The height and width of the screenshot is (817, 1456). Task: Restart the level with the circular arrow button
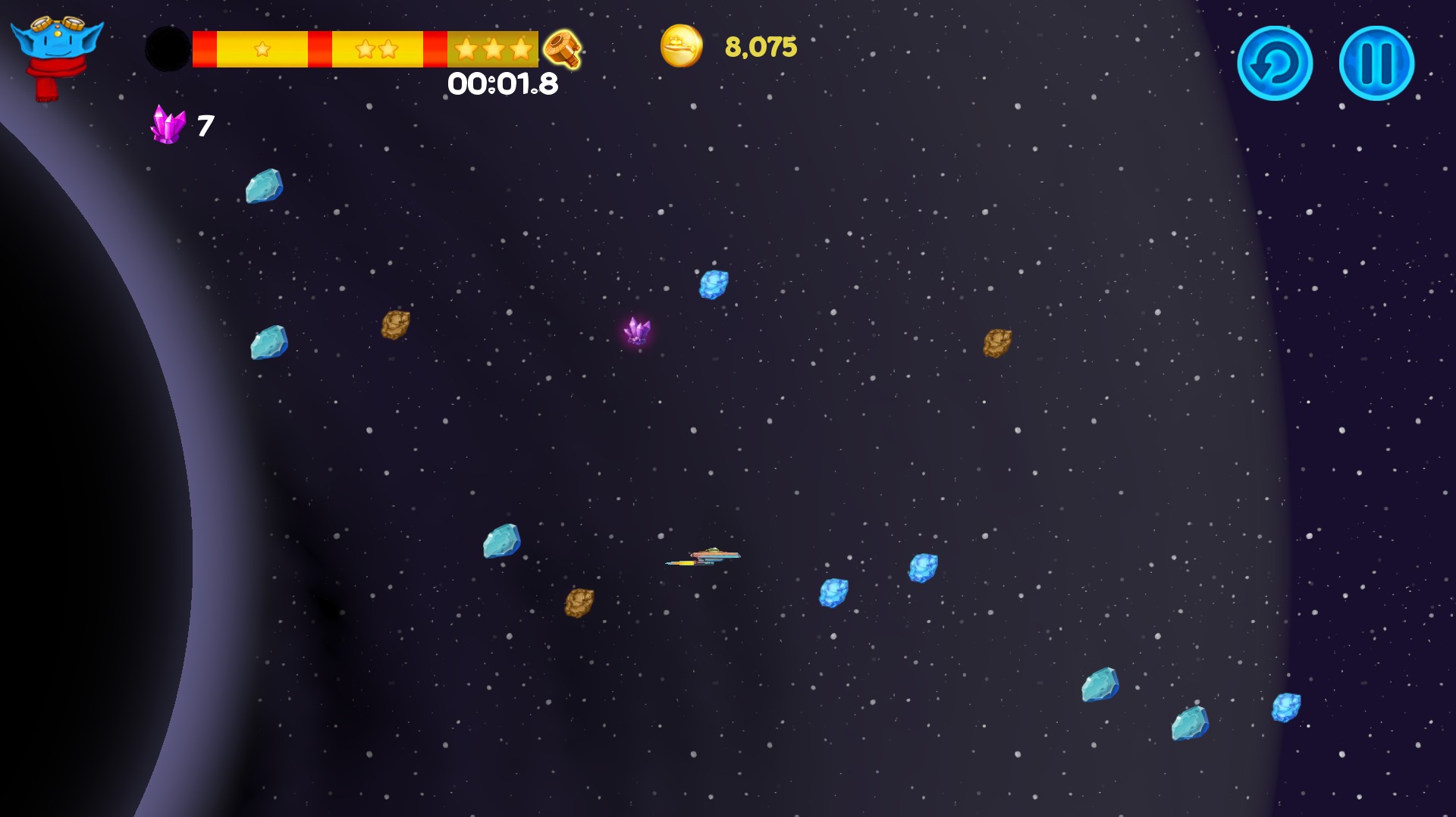[1274, 64]
